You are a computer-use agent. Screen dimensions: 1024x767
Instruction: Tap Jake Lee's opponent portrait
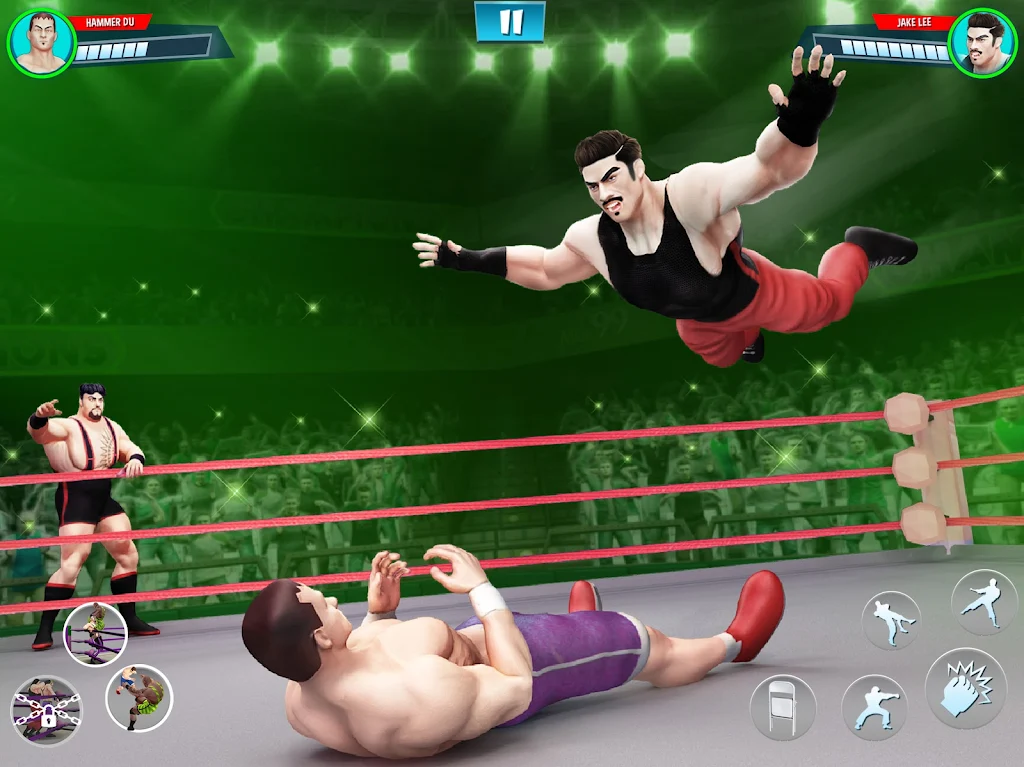click(x=981, y=43)
